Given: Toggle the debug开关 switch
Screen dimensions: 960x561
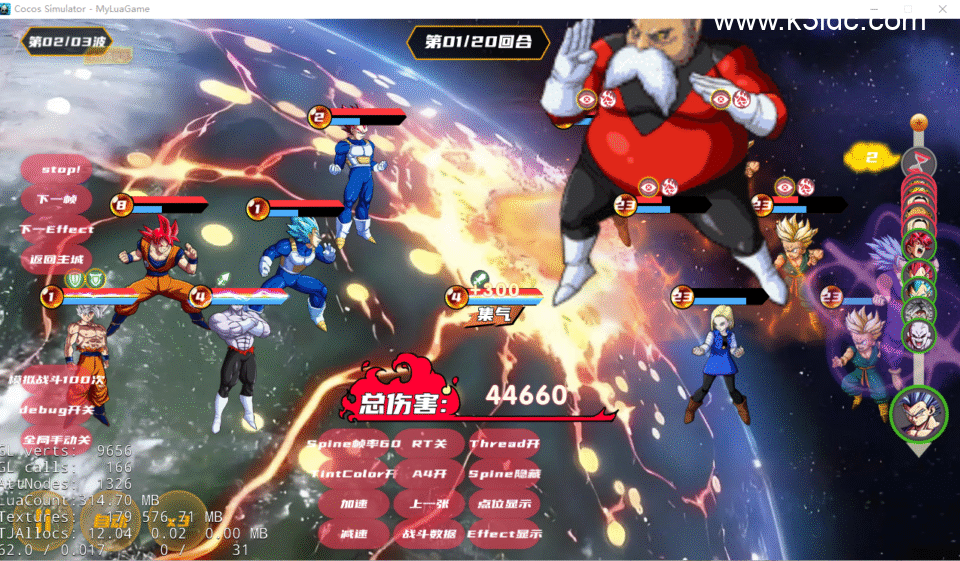Looking at the screenshot, I should tap(57, 411).
